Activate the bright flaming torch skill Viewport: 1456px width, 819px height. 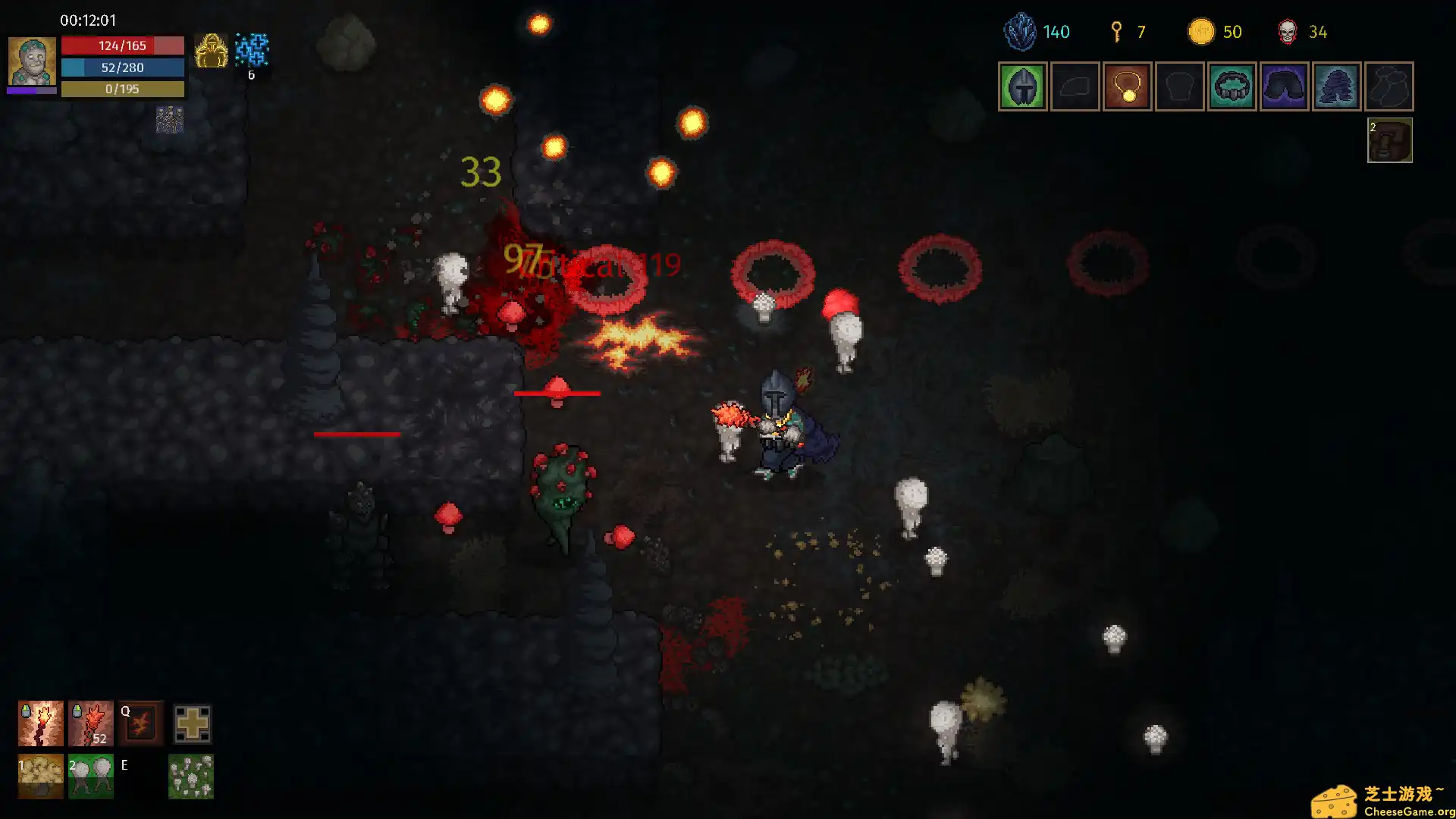tap(41, 723)
